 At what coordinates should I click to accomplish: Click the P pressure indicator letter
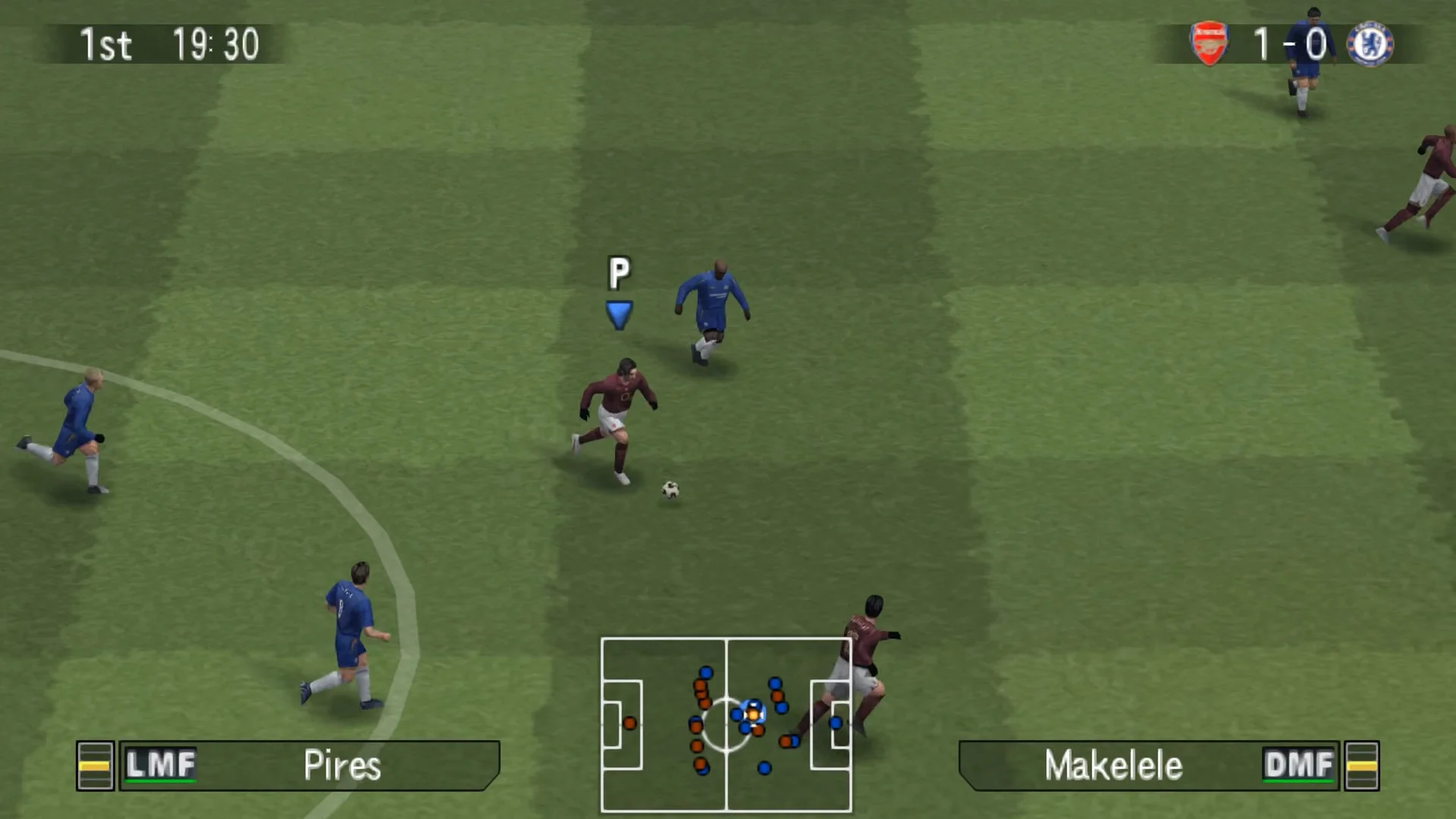point(620,271)
